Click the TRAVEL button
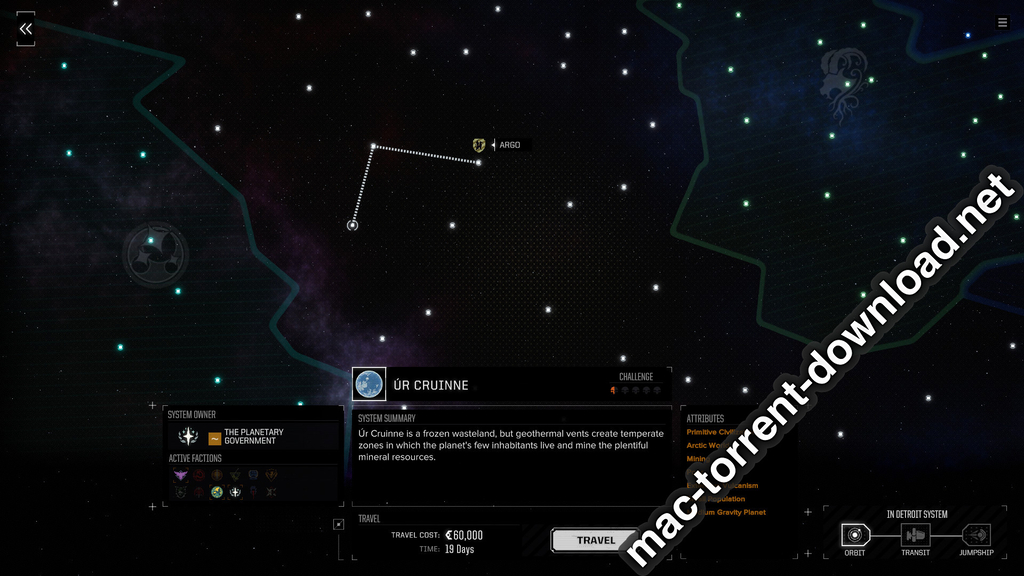Image resolution: width=1024 pixels, height=576 pixels. click(x=595, y=540)
